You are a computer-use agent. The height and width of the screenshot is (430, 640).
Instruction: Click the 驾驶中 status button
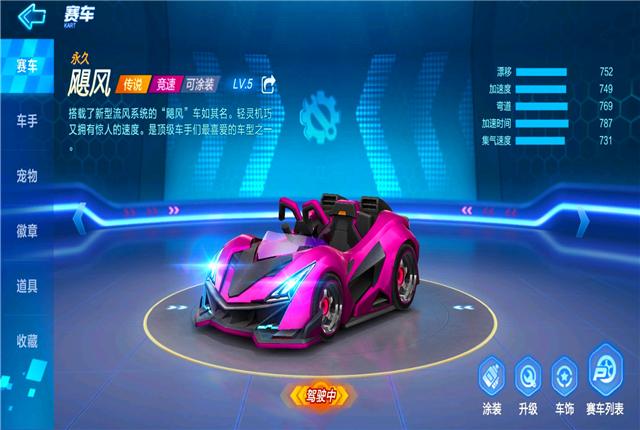(315, 396)
